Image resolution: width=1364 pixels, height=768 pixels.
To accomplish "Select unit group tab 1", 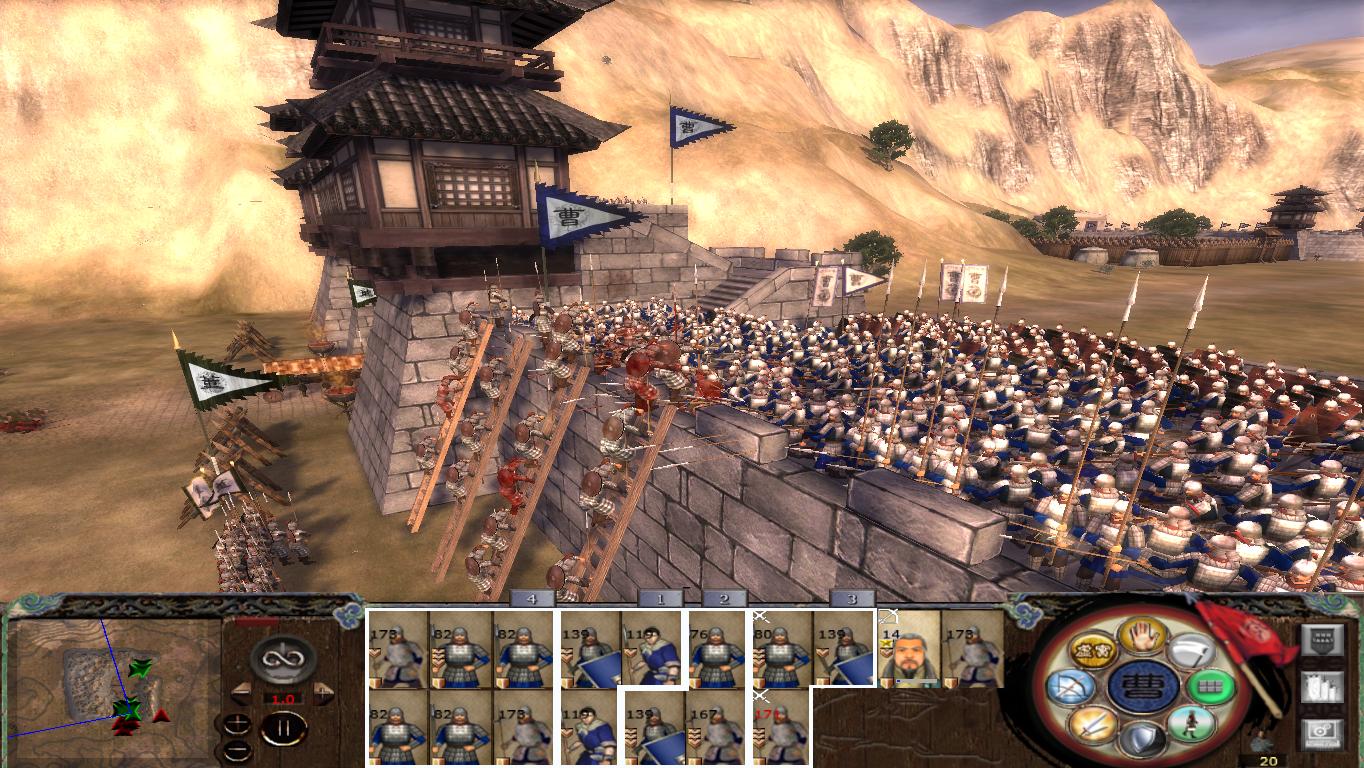I will point(663,601).
